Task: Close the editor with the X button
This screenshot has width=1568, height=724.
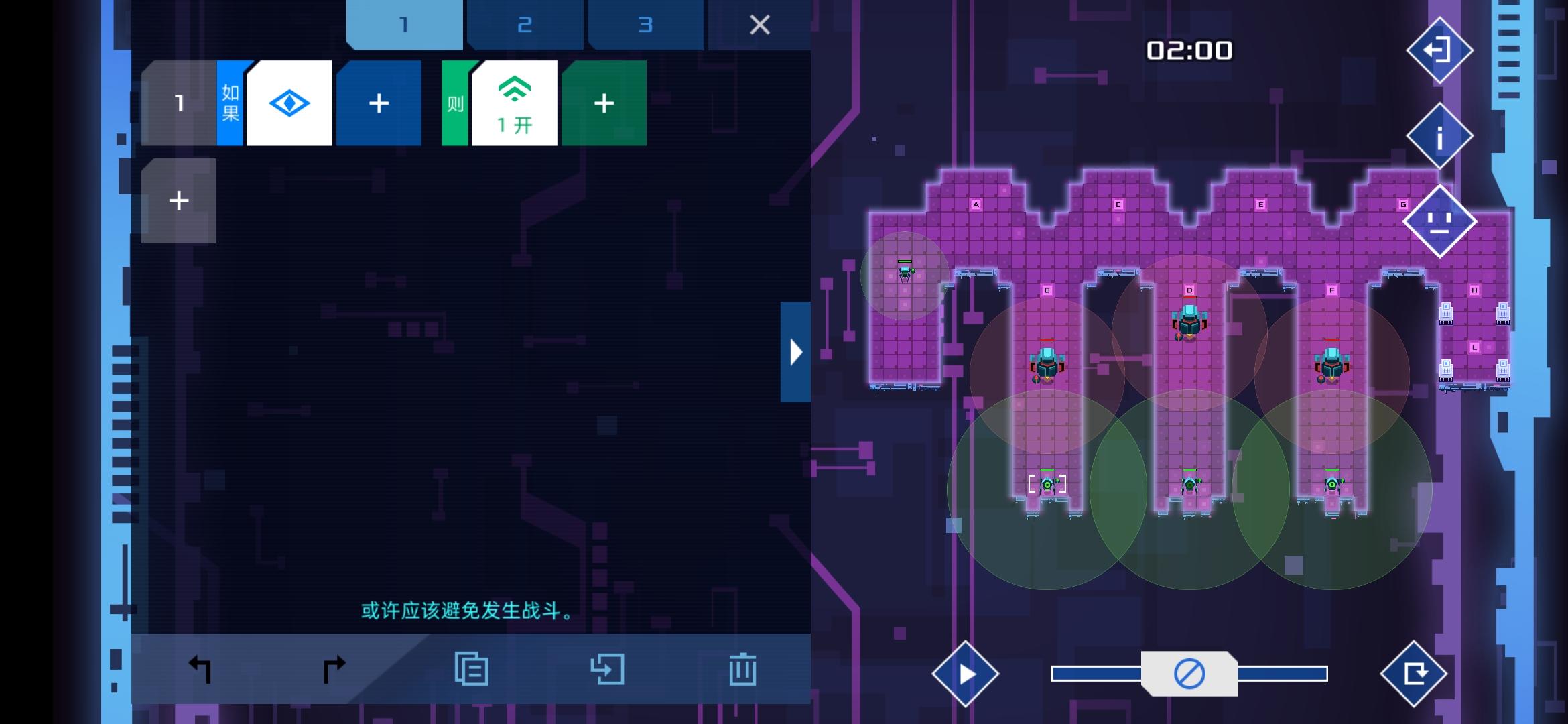Action: point(759,25)
